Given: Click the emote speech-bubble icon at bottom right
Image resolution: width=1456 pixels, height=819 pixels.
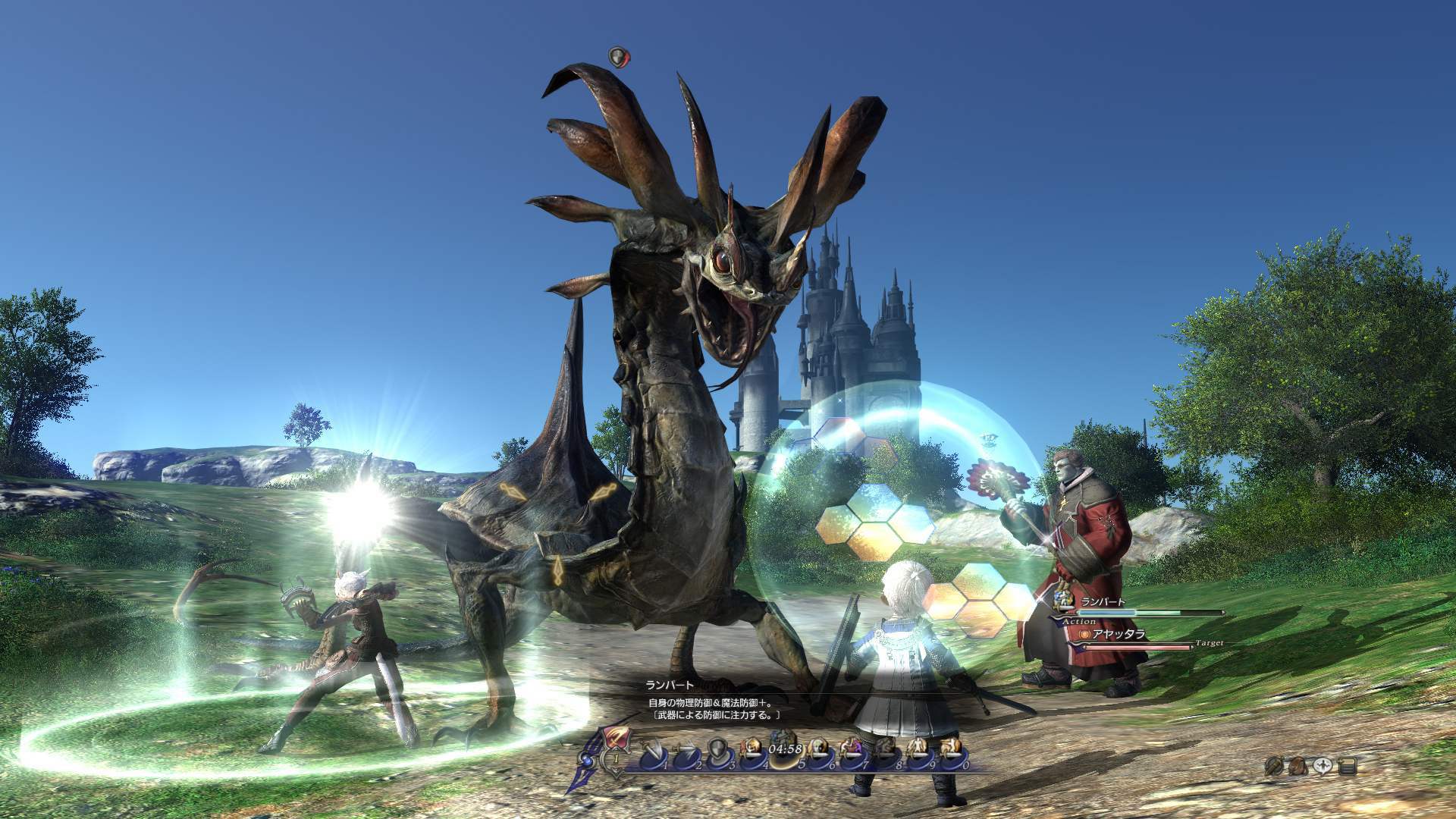Looking at the screenshot, I should click(x=1323, y=765).
